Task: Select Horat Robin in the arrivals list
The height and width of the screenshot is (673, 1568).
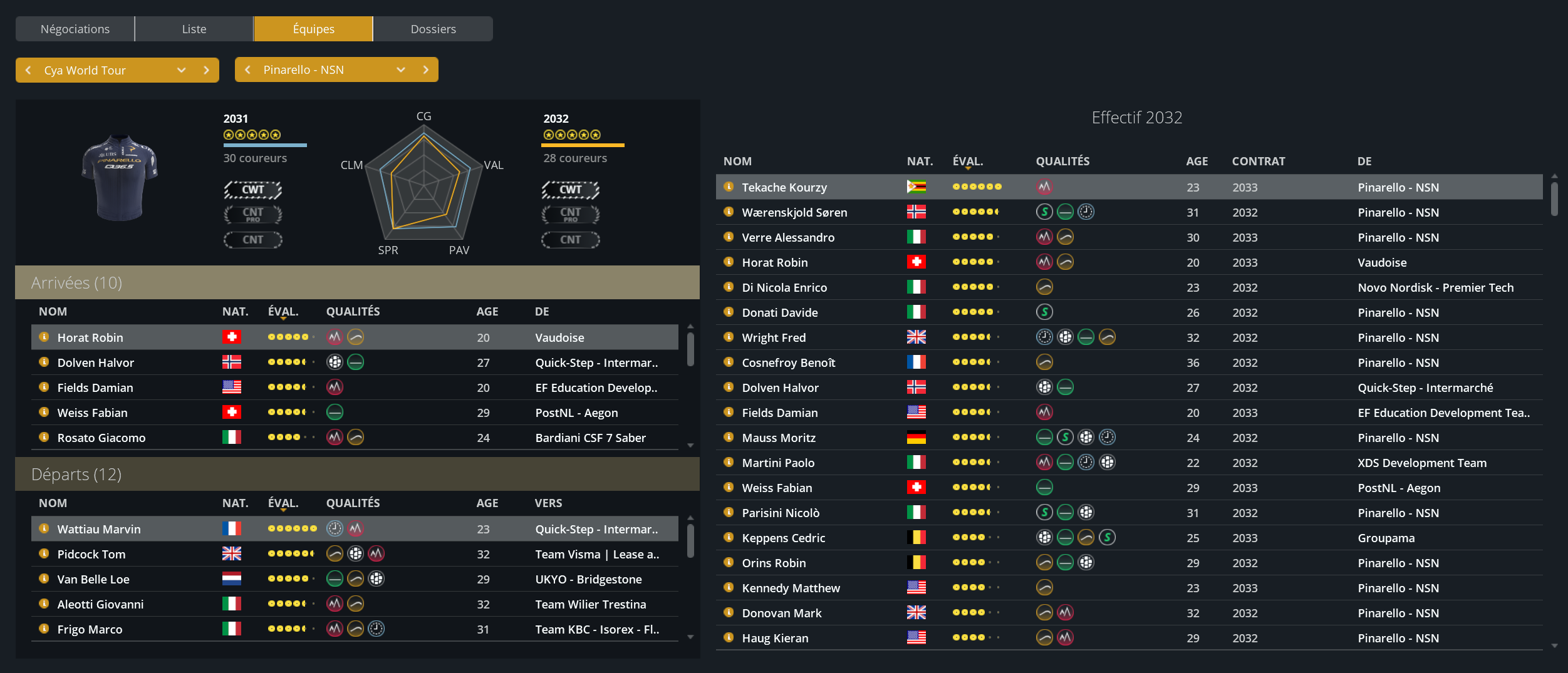Action: point(90,337)
